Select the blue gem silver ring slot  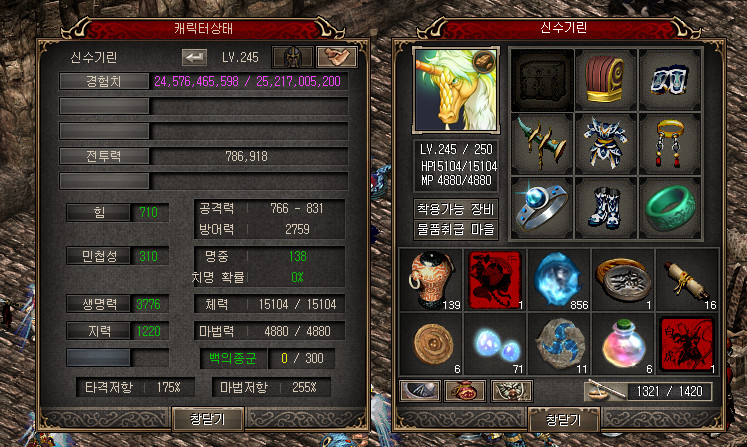coord(542,207)
